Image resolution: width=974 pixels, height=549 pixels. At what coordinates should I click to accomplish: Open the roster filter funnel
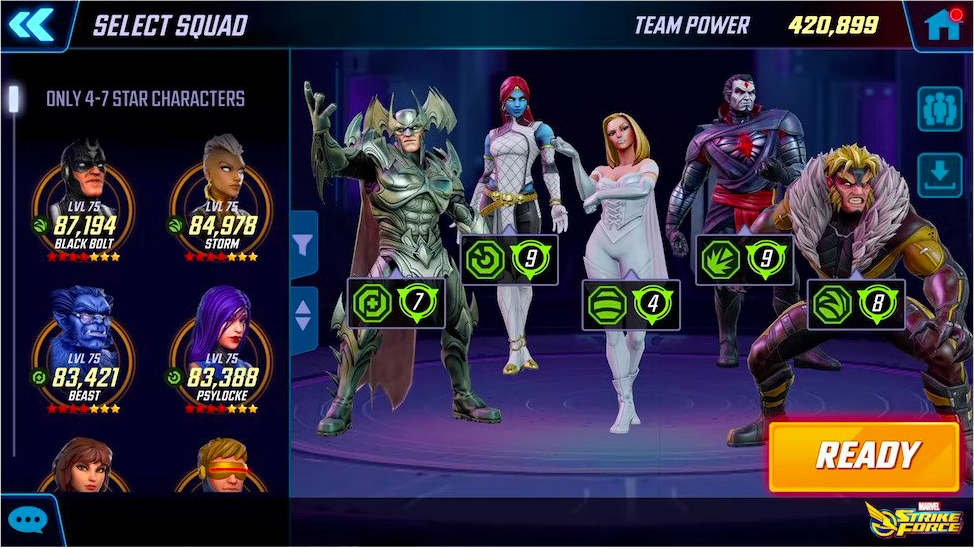(x=304, y=243)
